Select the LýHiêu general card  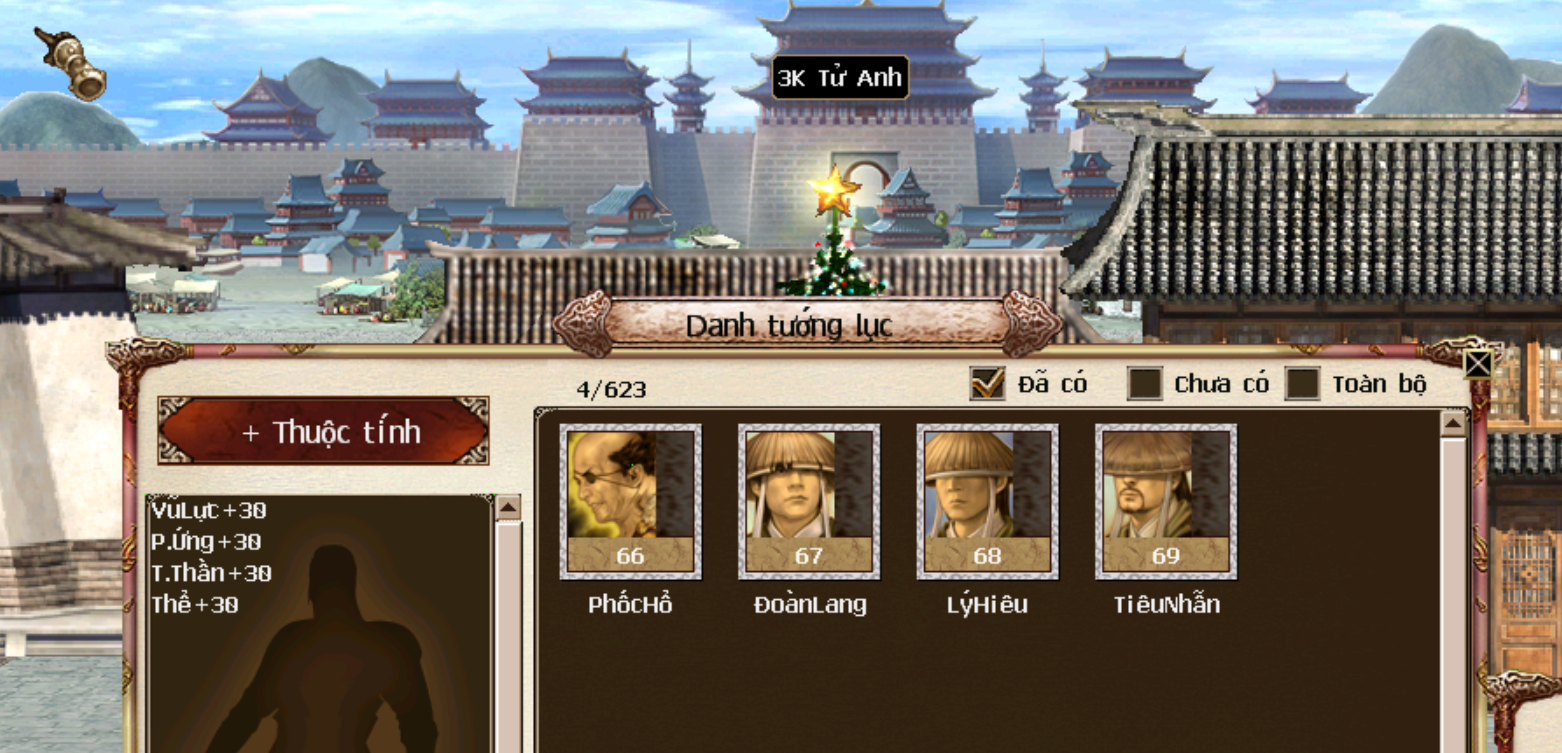pos(987,502)
